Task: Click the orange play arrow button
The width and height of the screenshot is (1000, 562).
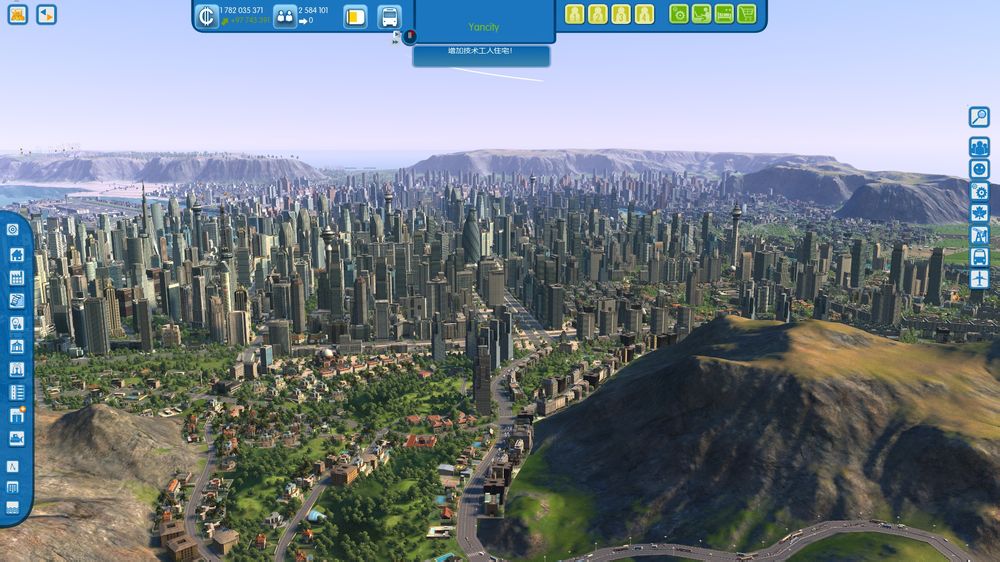Action: click(46, 15)
